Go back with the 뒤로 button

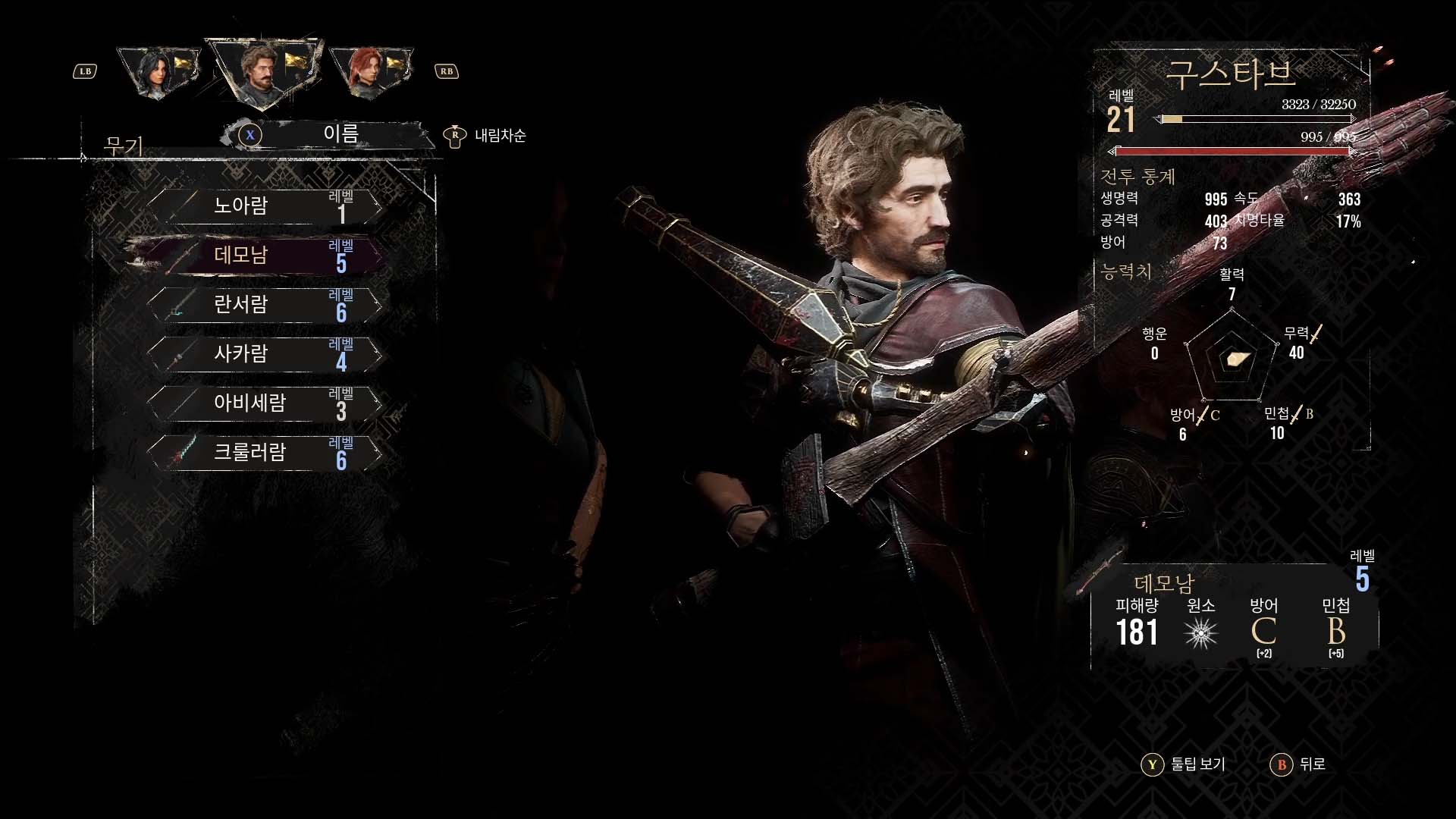point(1299,764)
